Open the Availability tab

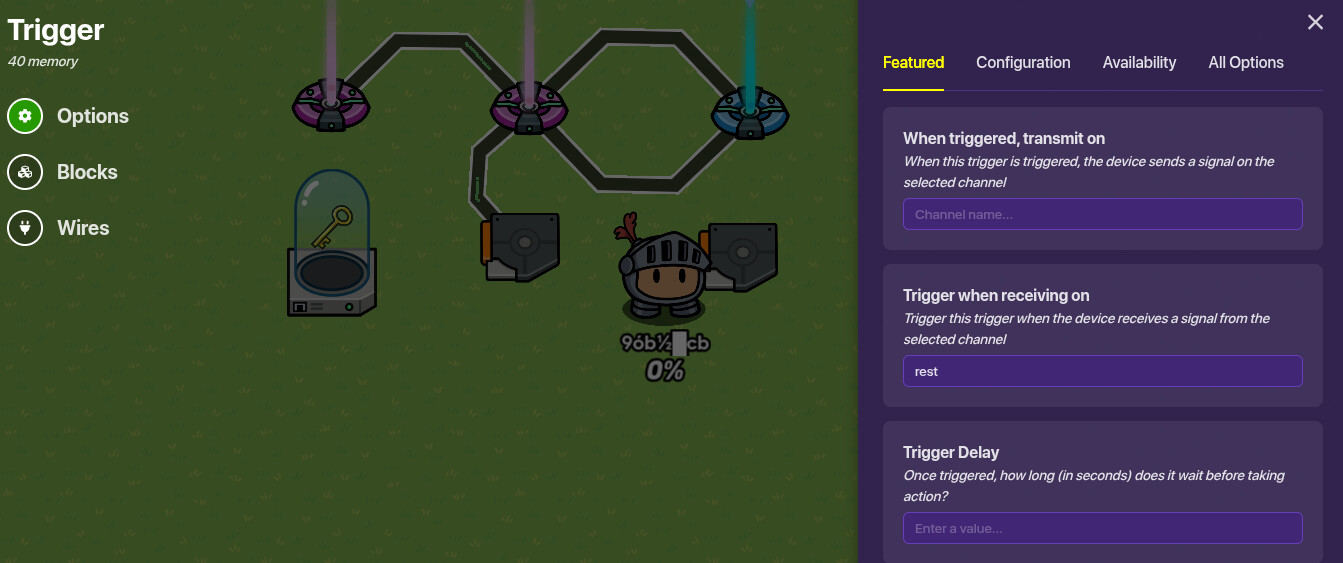pyautogui.click(x=1139, y=62)
